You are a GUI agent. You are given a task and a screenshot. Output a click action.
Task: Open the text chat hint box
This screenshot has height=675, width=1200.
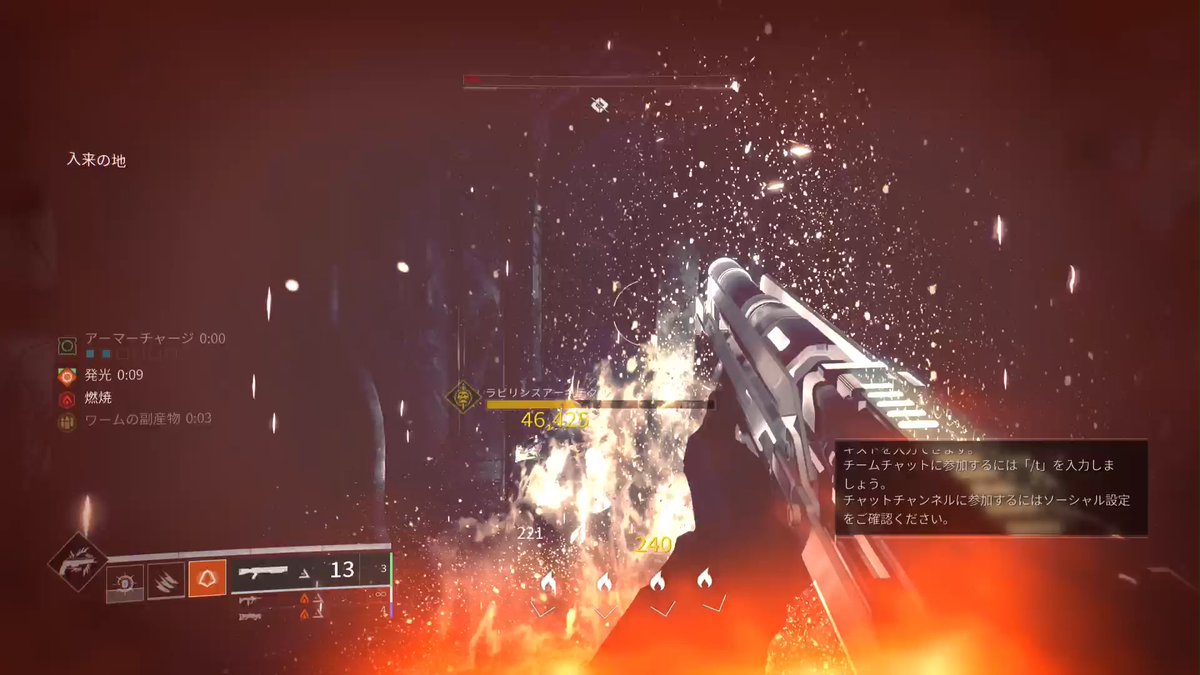pyautogui.click(x=991, y=488)
